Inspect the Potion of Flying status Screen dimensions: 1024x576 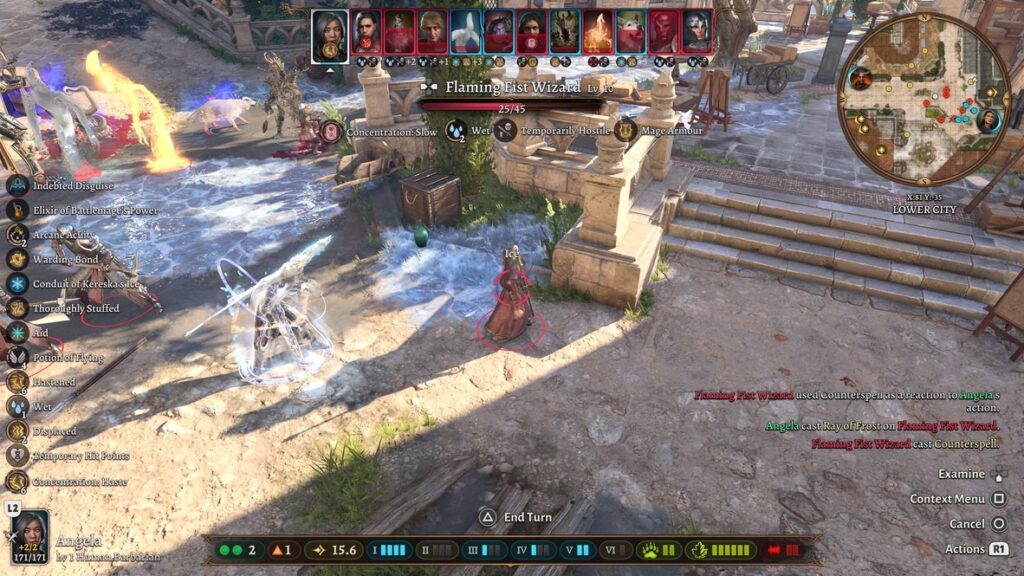pyautogui.click(x=17, y=357)
